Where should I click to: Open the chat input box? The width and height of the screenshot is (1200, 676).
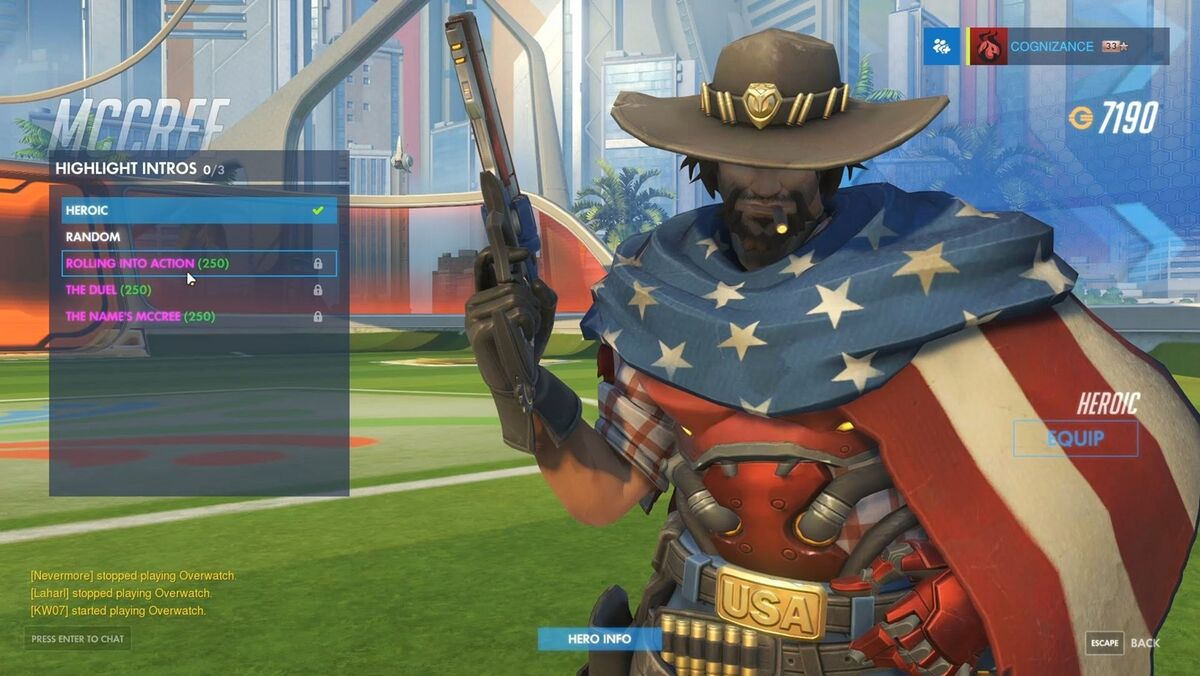78,639
